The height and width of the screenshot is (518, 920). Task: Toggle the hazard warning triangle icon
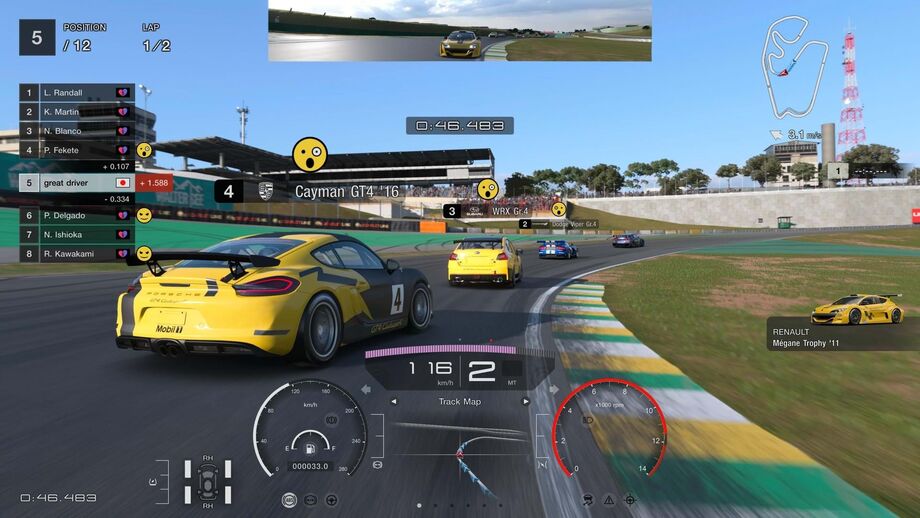[x=607, y=499]
